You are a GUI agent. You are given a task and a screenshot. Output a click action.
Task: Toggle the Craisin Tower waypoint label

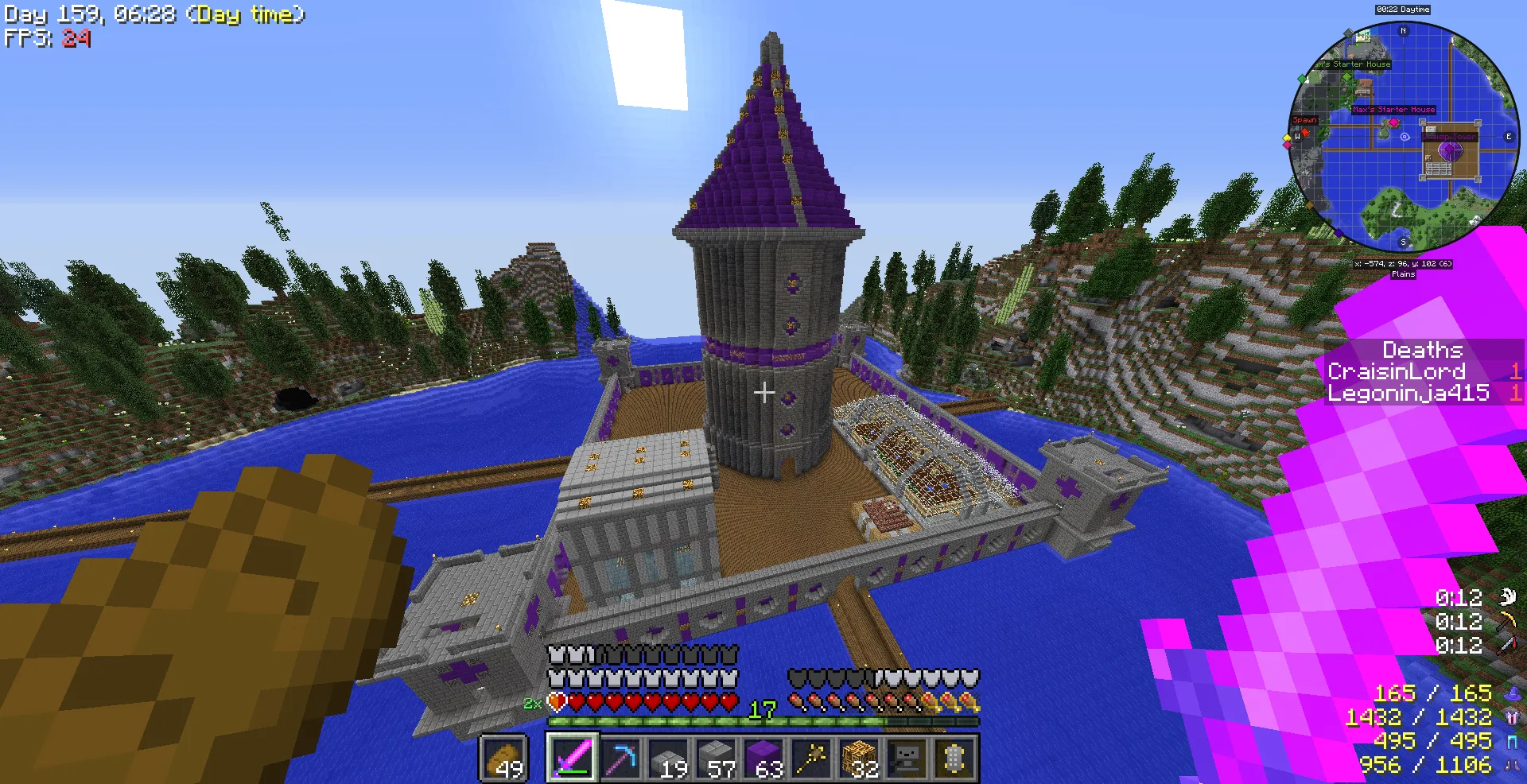1448,137
